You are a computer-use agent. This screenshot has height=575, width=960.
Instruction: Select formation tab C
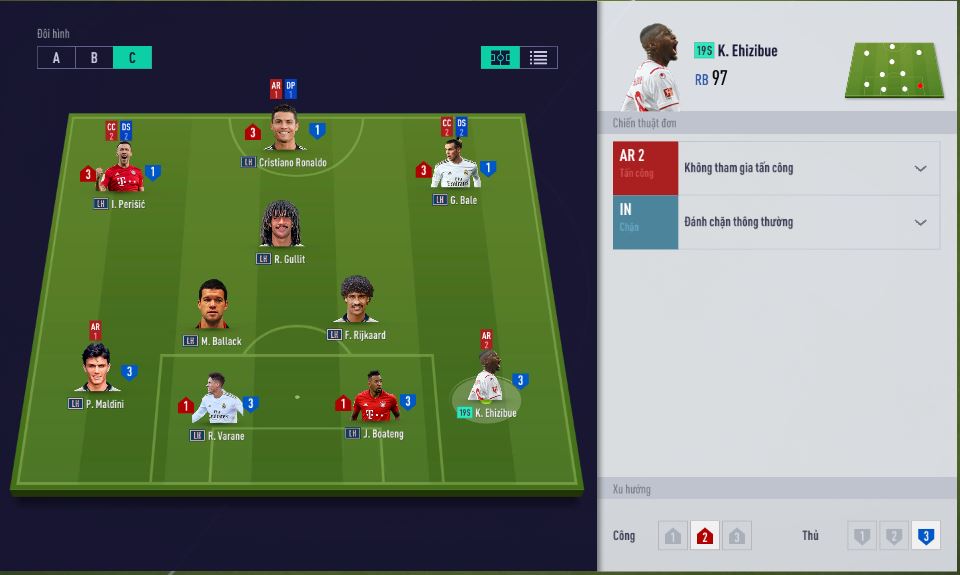tap(132, 58)
